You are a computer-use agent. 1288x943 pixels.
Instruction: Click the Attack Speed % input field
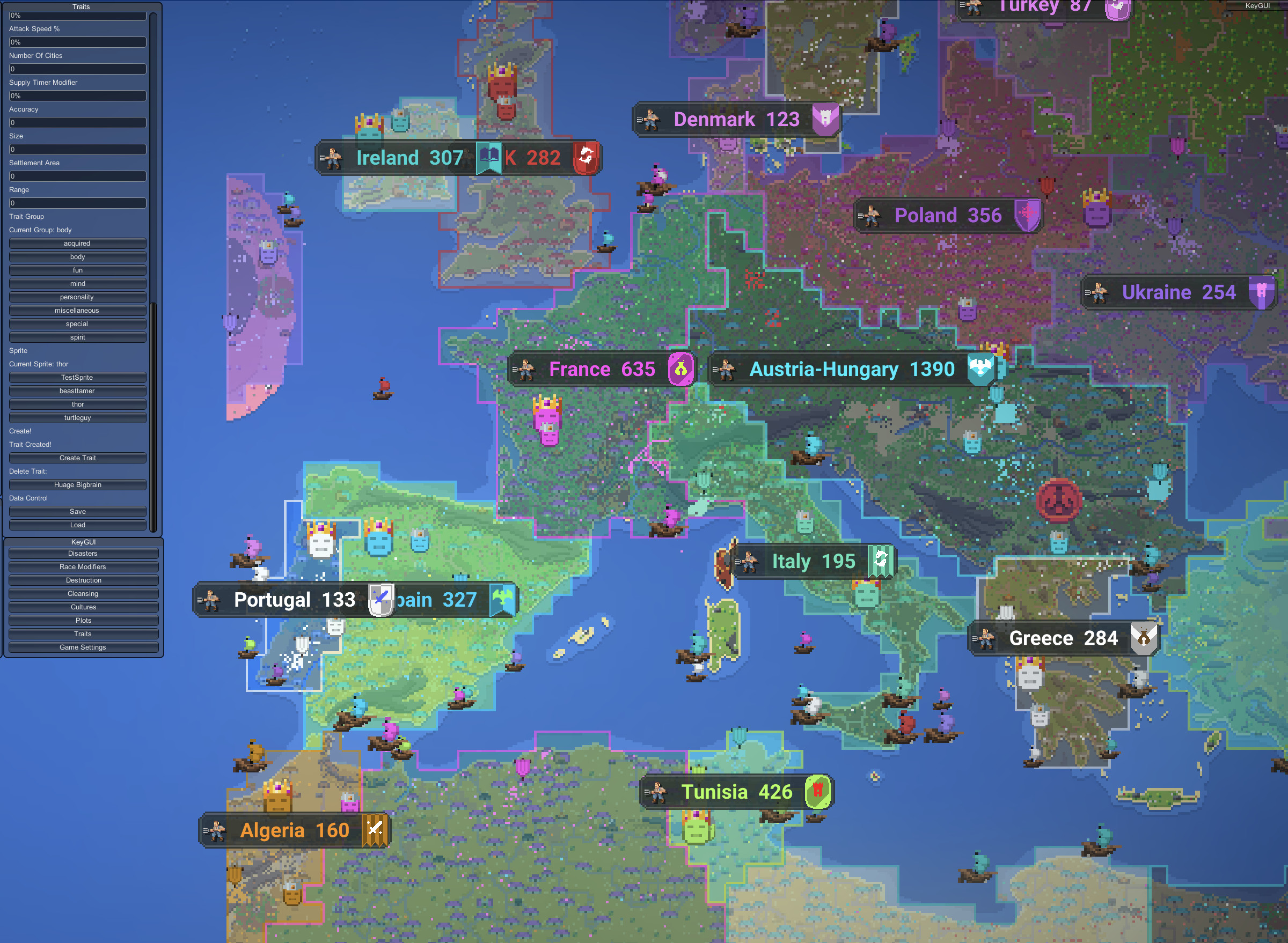[x=78, y=42]
